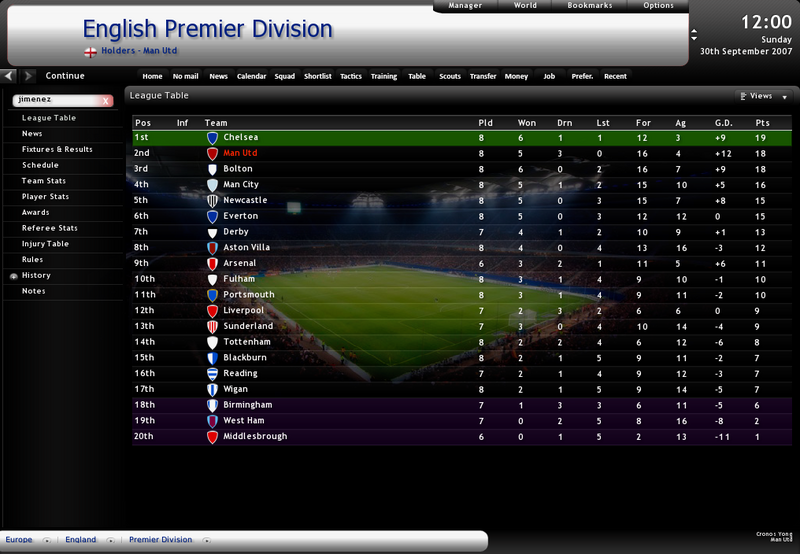
Task: Show the Transfer screen
Action: point(482,76)
